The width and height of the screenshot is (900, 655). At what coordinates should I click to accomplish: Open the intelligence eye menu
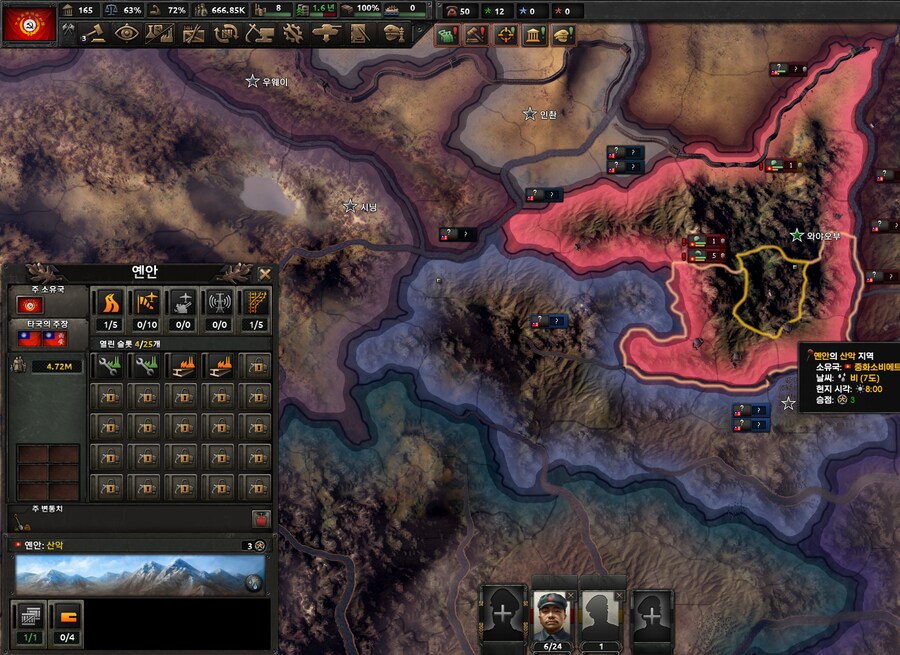(x=128, y=33)
